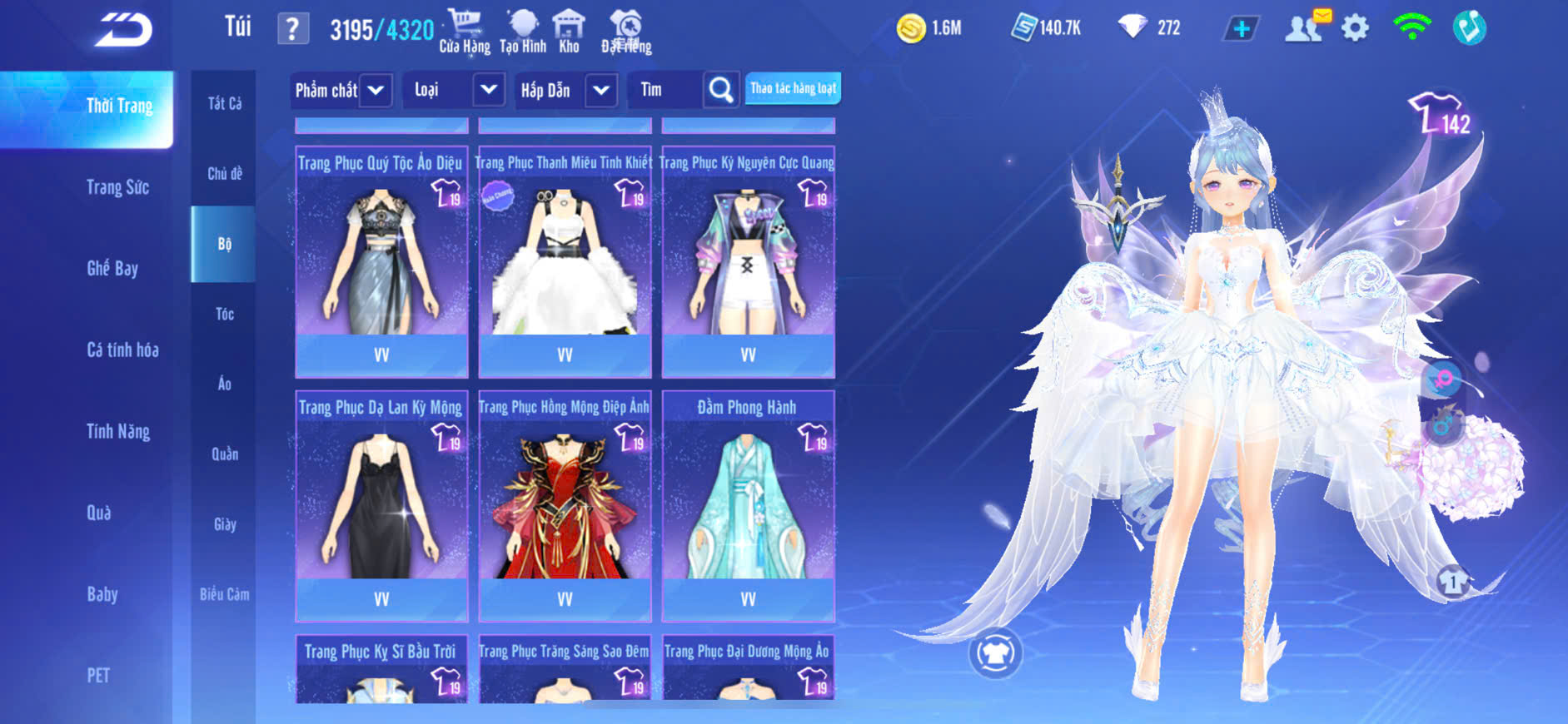Expand the Phẩm chất dropdown

(x=376, y=90)
